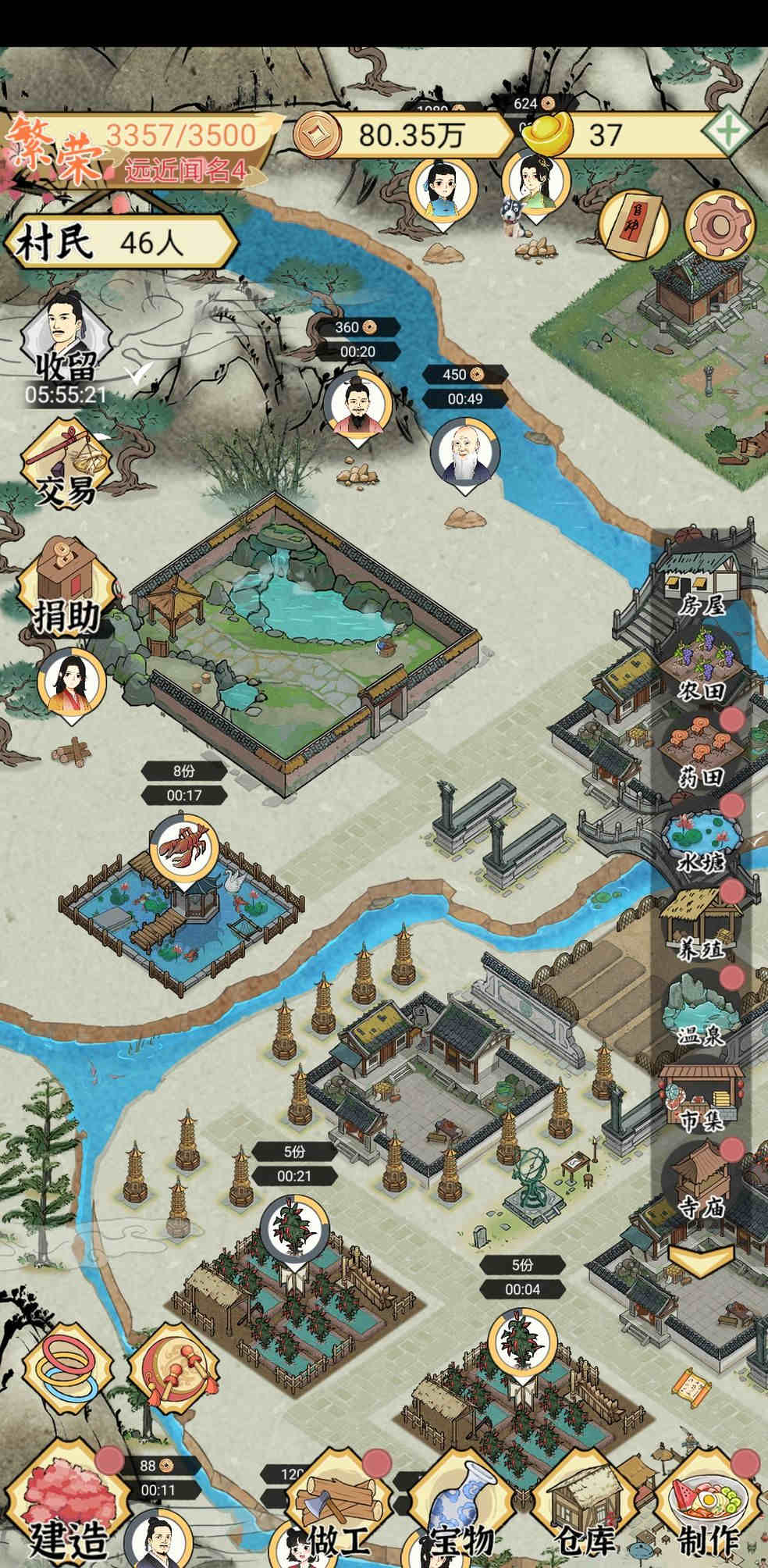Open the 村民 villagers panel
The width and height of the screenshot is (768, 1568).
pos(117,244)
